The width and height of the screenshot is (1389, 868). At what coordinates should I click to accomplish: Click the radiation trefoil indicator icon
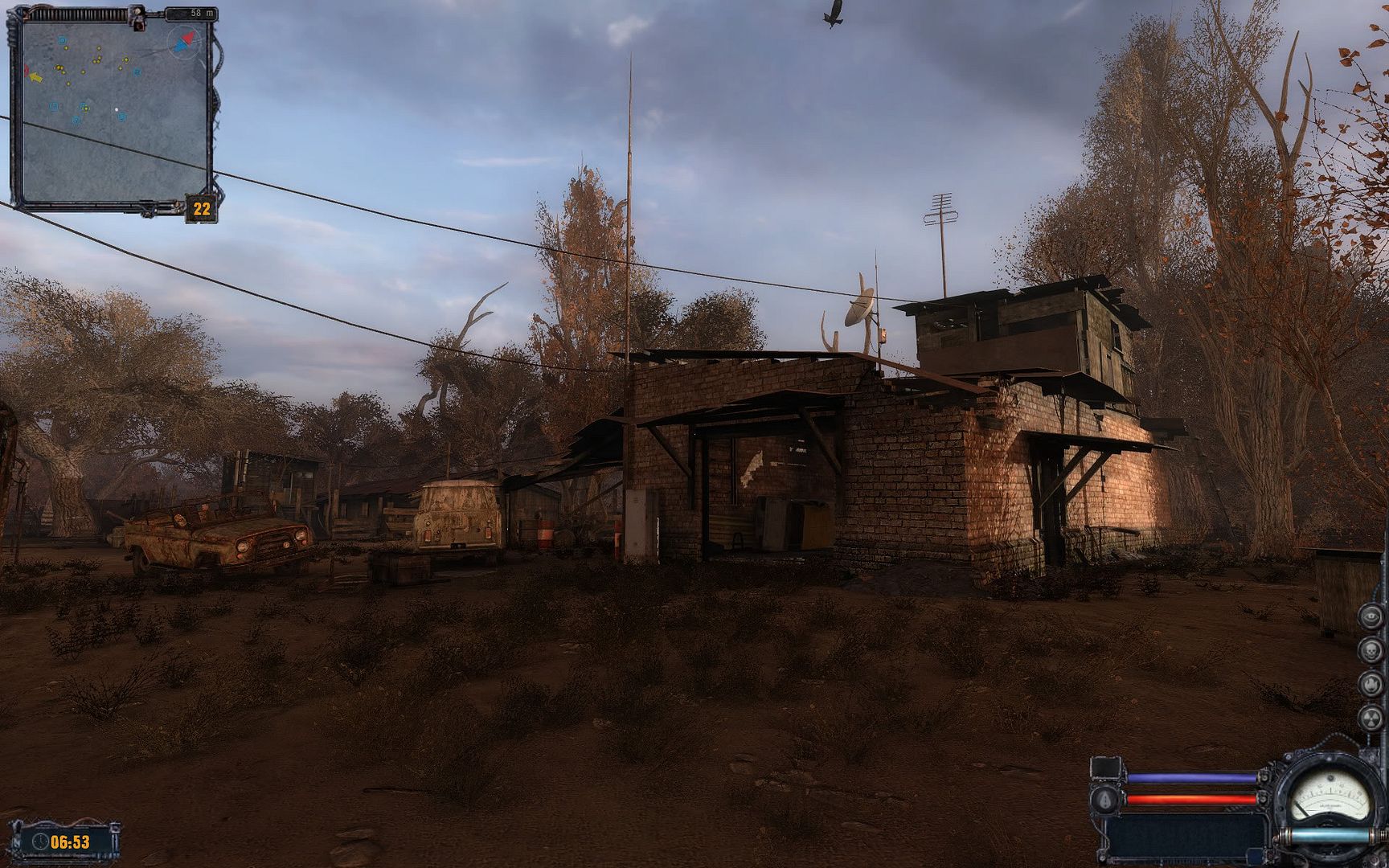point(1371,717)
